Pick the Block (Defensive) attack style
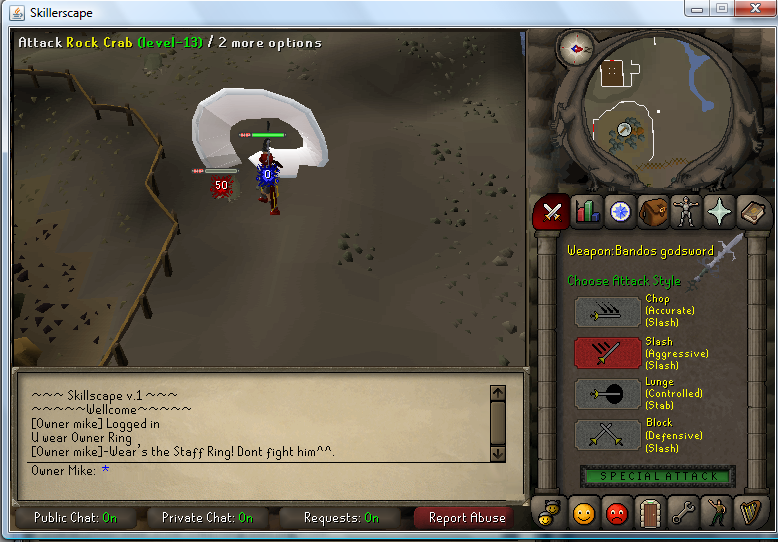The width and height of the screenshot is (778, 542). pyautogui.click(x=608, y=435)
